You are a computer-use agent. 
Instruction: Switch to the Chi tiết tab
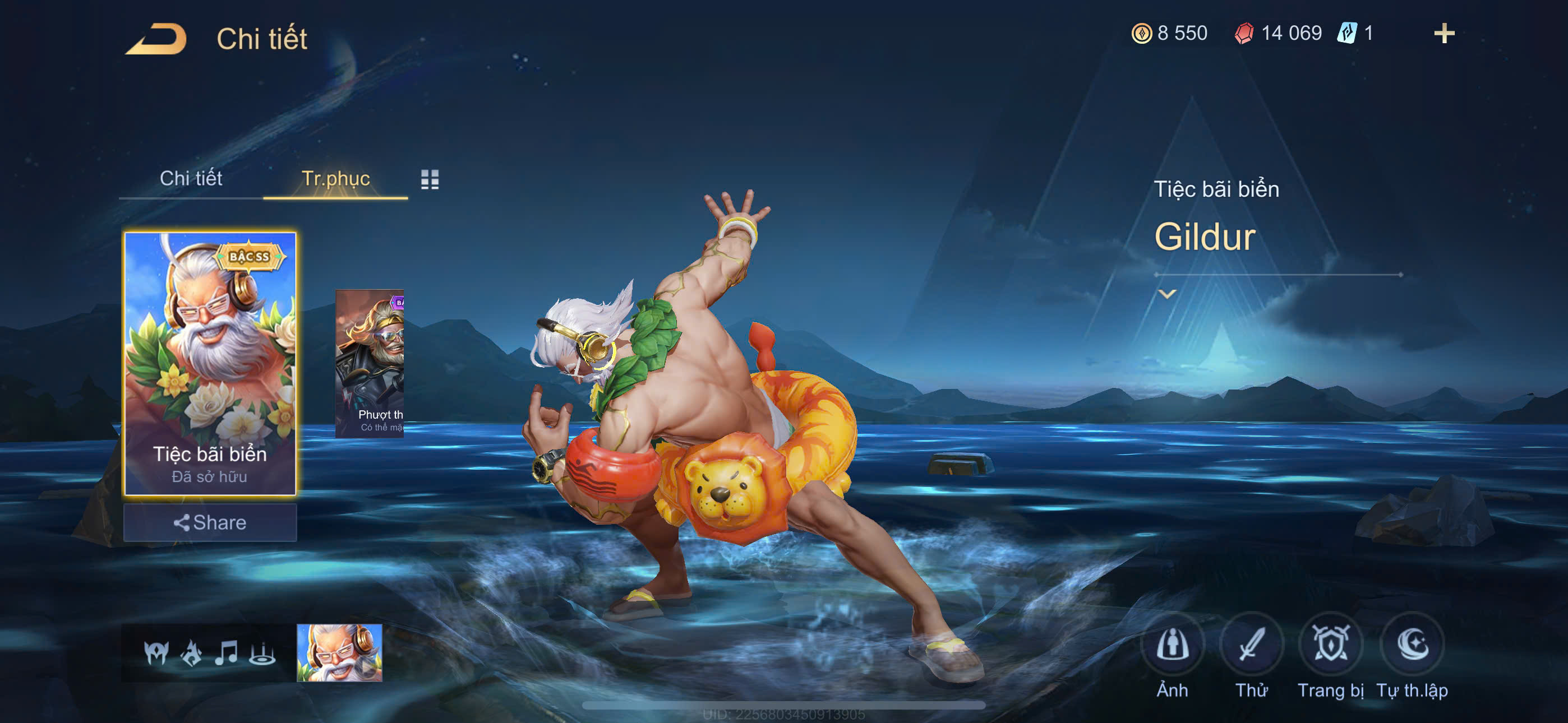pyautogui.click(x=191, y=178)
